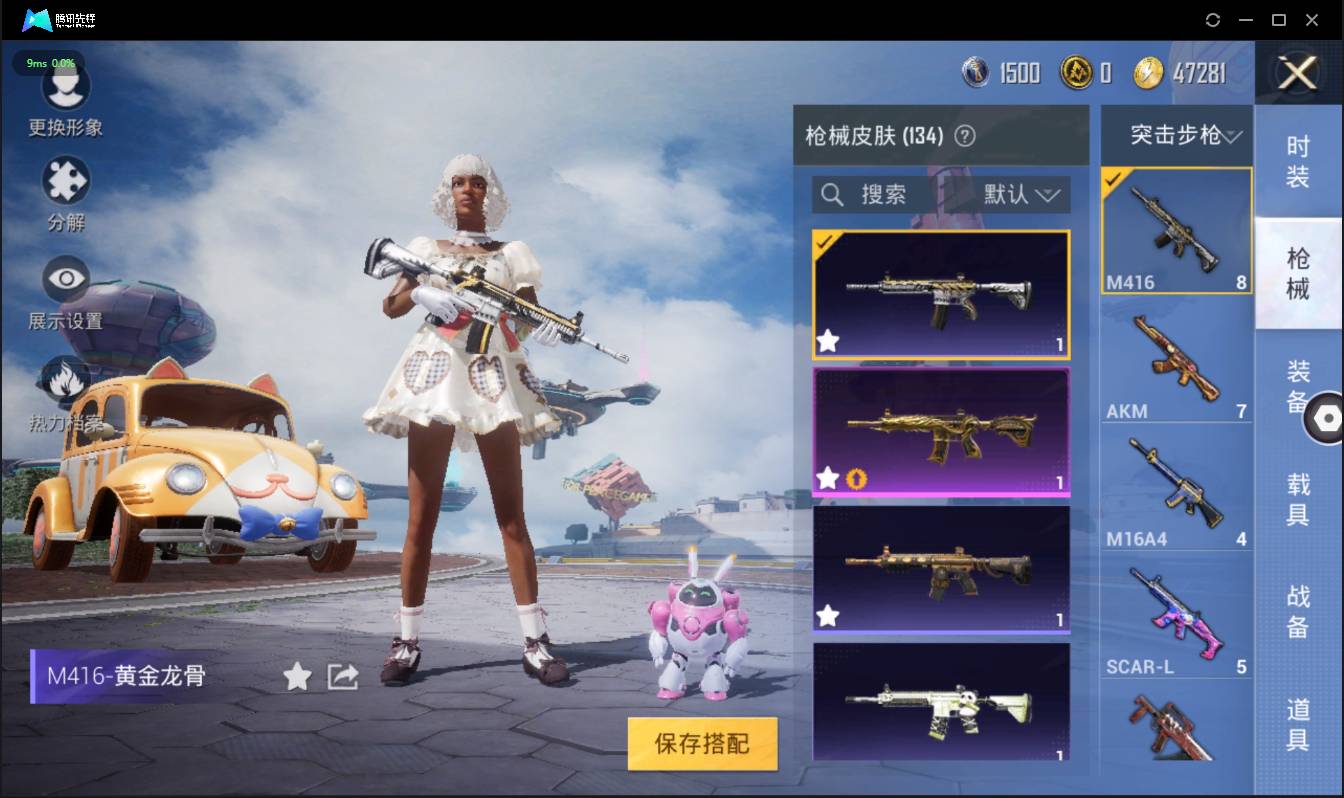
Task: Open 展示设置 display settings
Action: pos(65,278)
